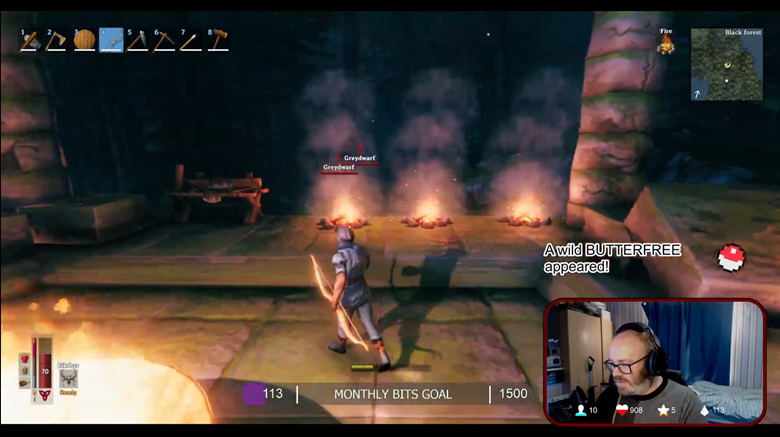The image size is (780, 437).
Task: Activate the deer trophy power icon
Action: pyautogui.click(x=68, y=375)
